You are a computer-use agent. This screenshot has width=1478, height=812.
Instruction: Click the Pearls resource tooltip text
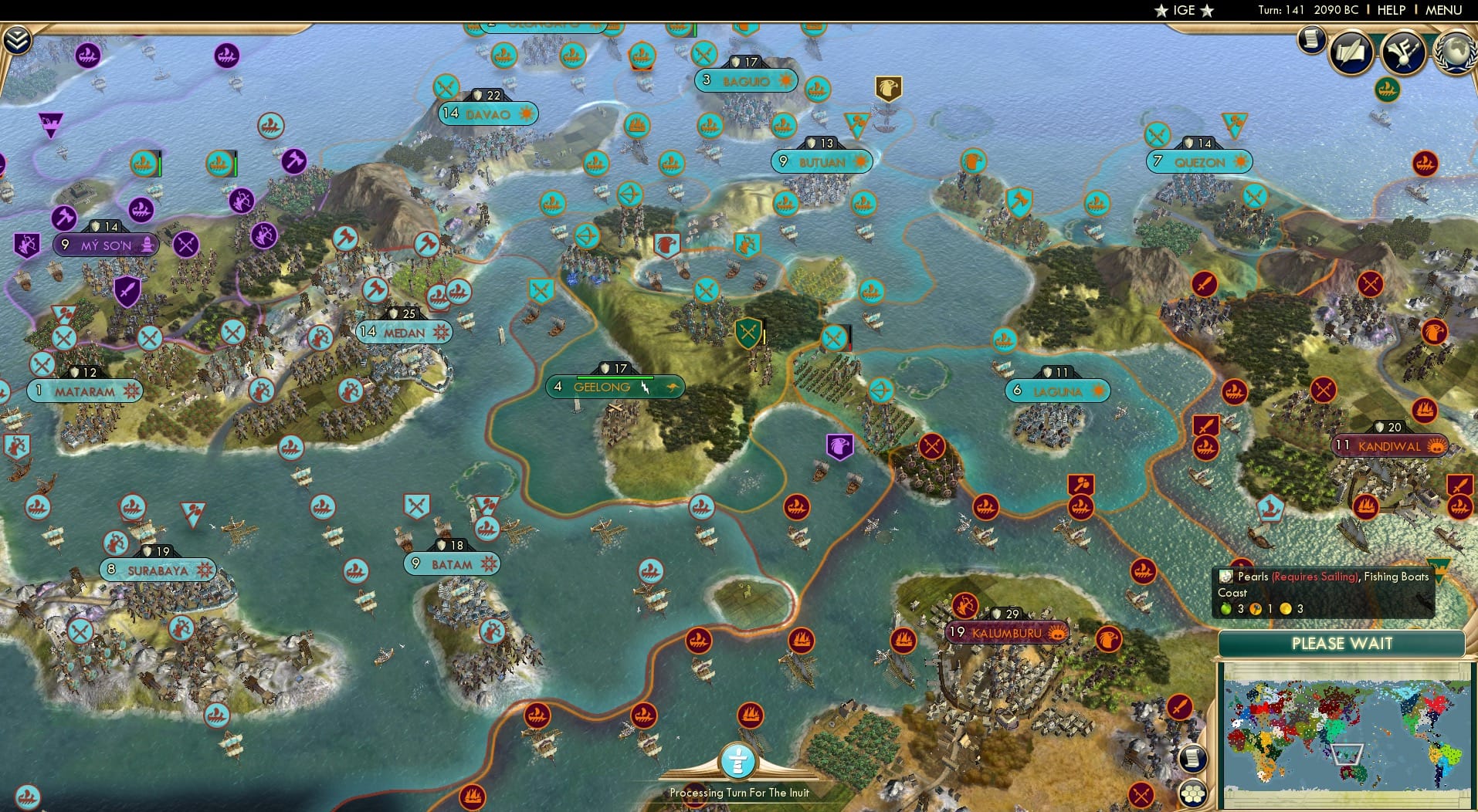pos(1313,577)
